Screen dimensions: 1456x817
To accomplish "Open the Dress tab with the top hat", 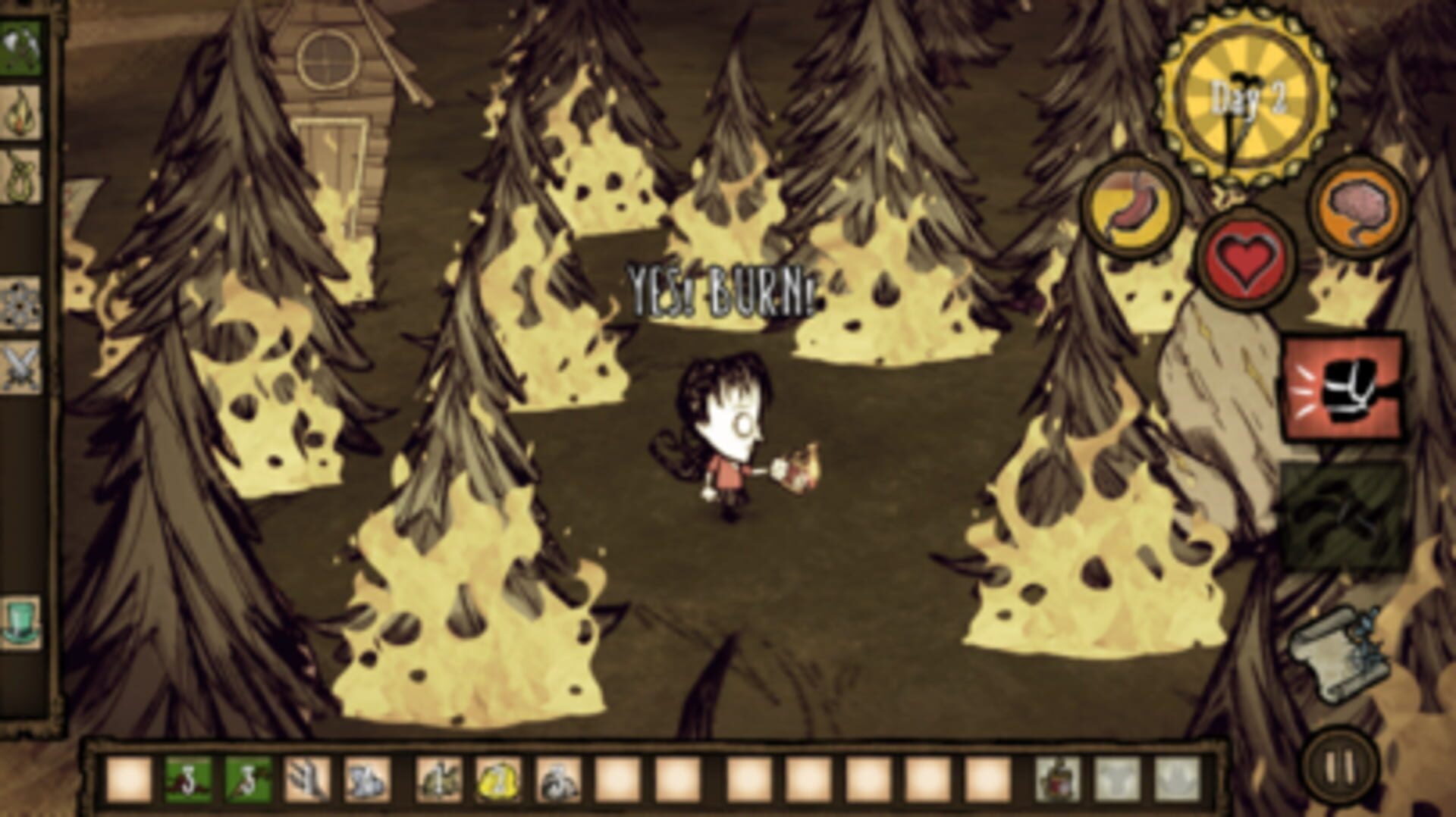I will [21, 617].
